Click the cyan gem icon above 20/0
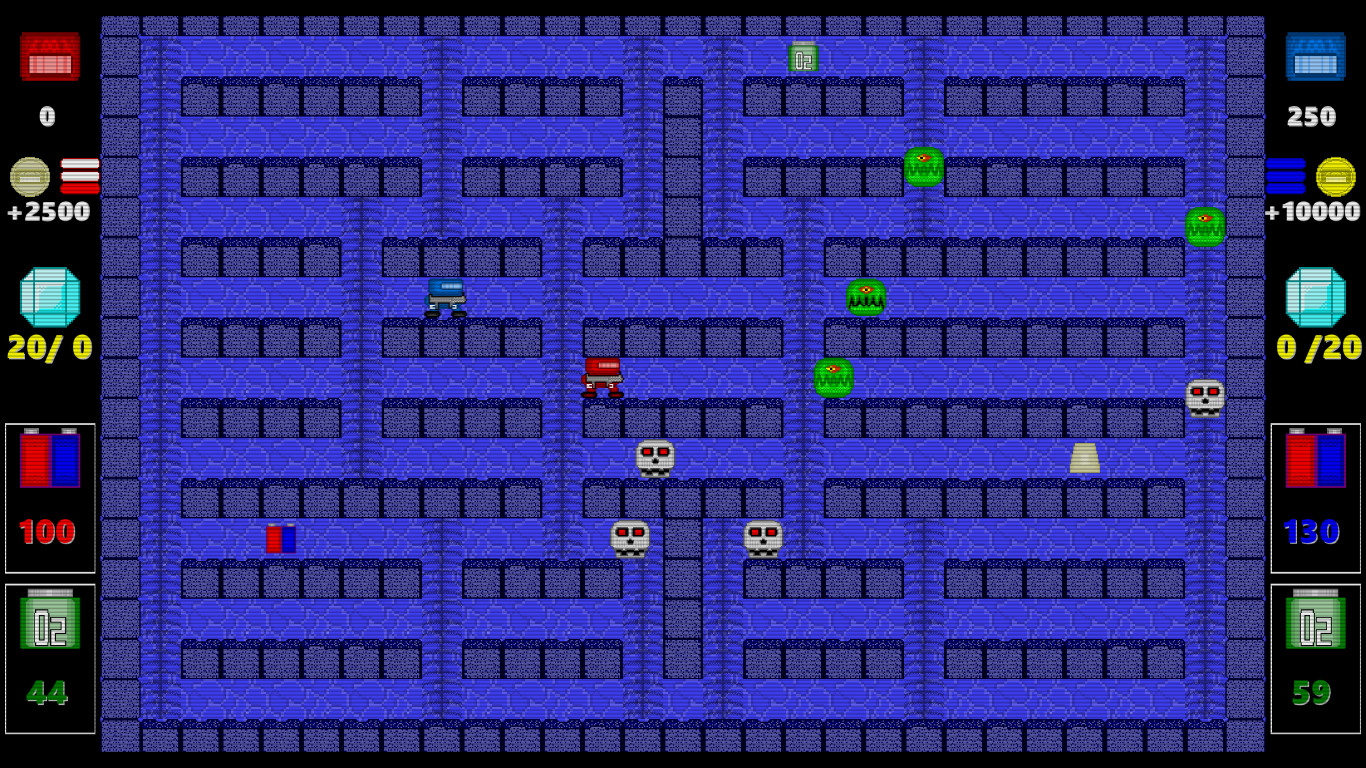 click(49, 295)
